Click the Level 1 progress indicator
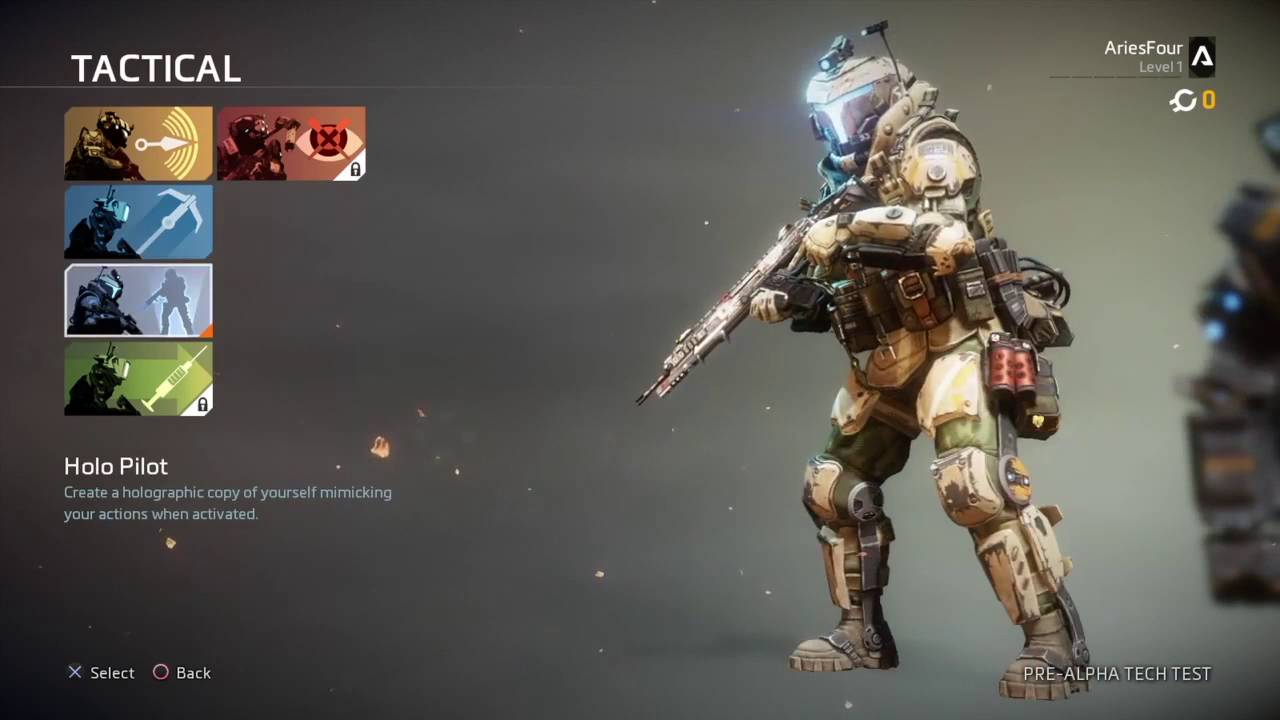 coord(1160,66)
